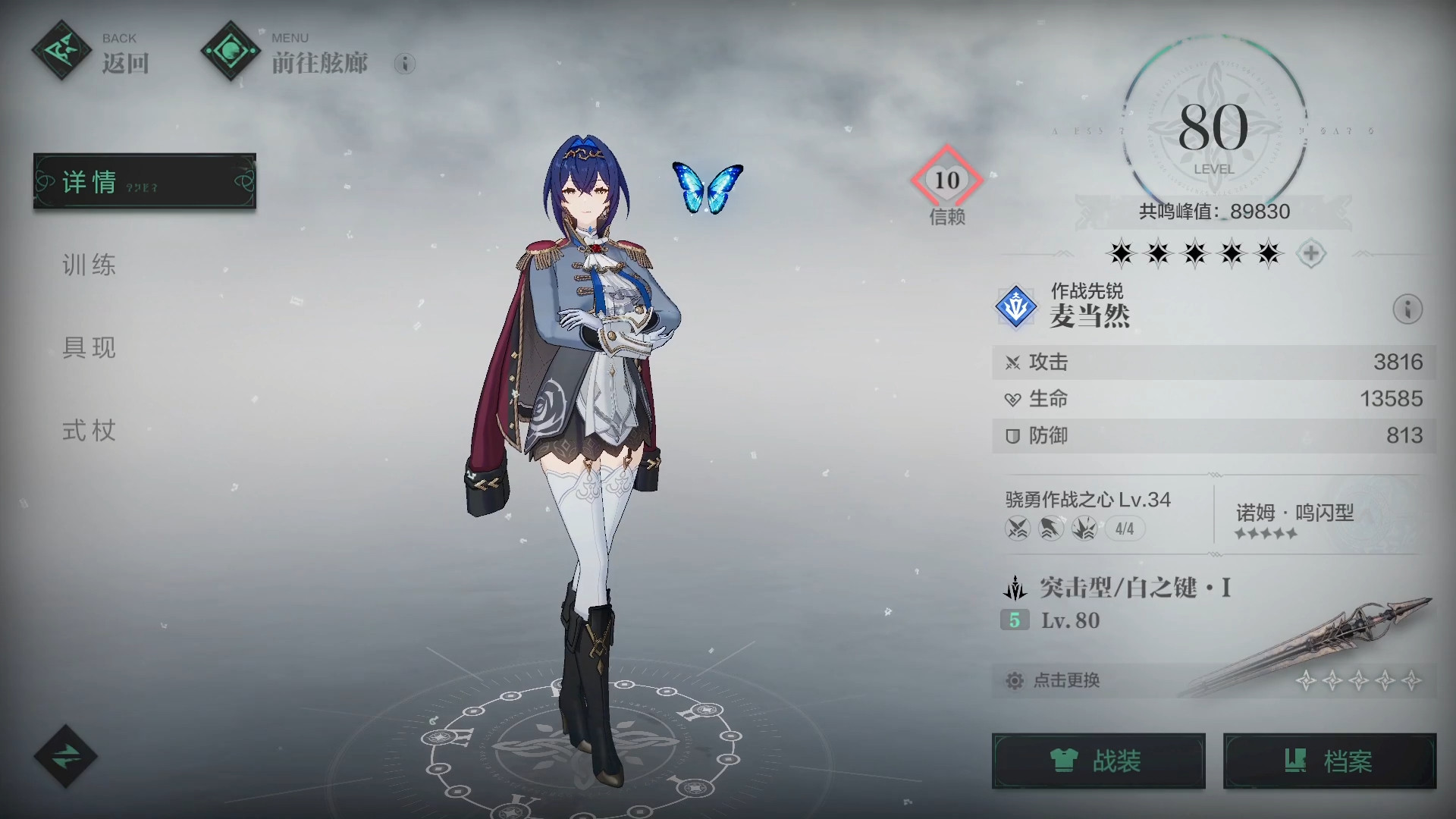Open the 诺姆·鸣闪型 panel
This screenshot has width=1456, height=819.
tap(1294, 520)
